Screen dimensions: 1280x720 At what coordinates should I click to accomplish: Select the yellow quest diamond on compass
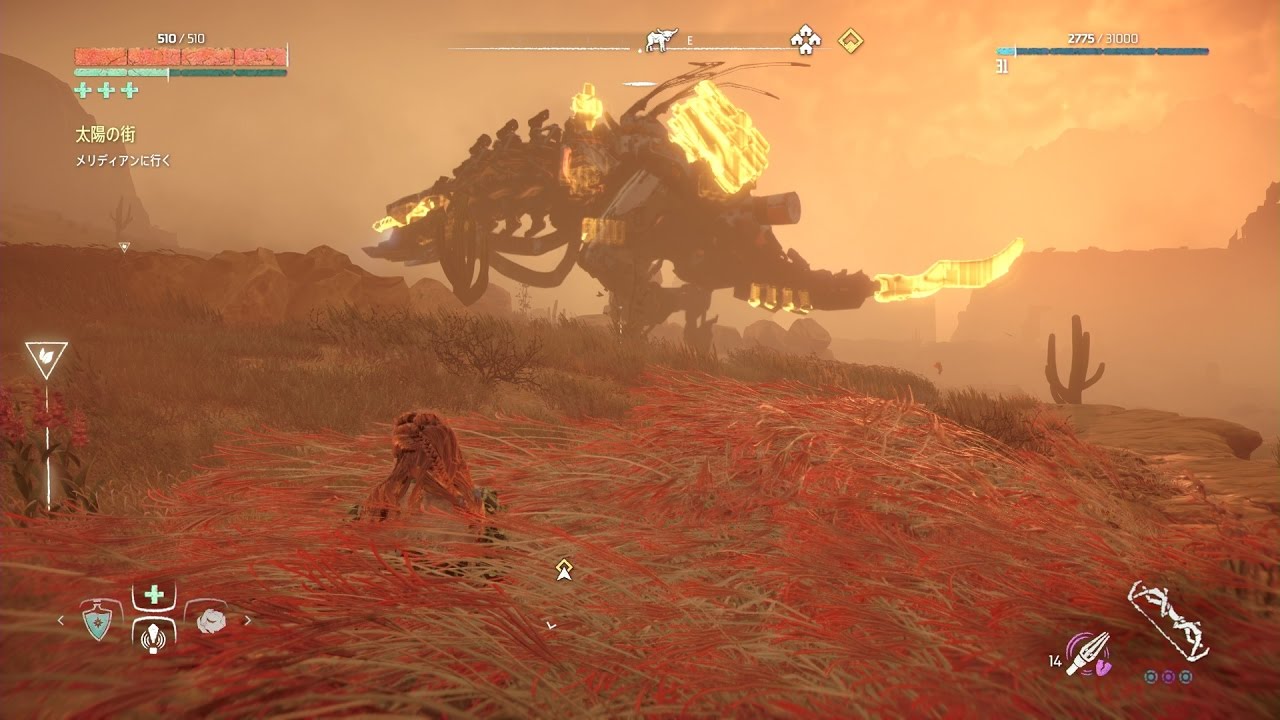(850, 41)
